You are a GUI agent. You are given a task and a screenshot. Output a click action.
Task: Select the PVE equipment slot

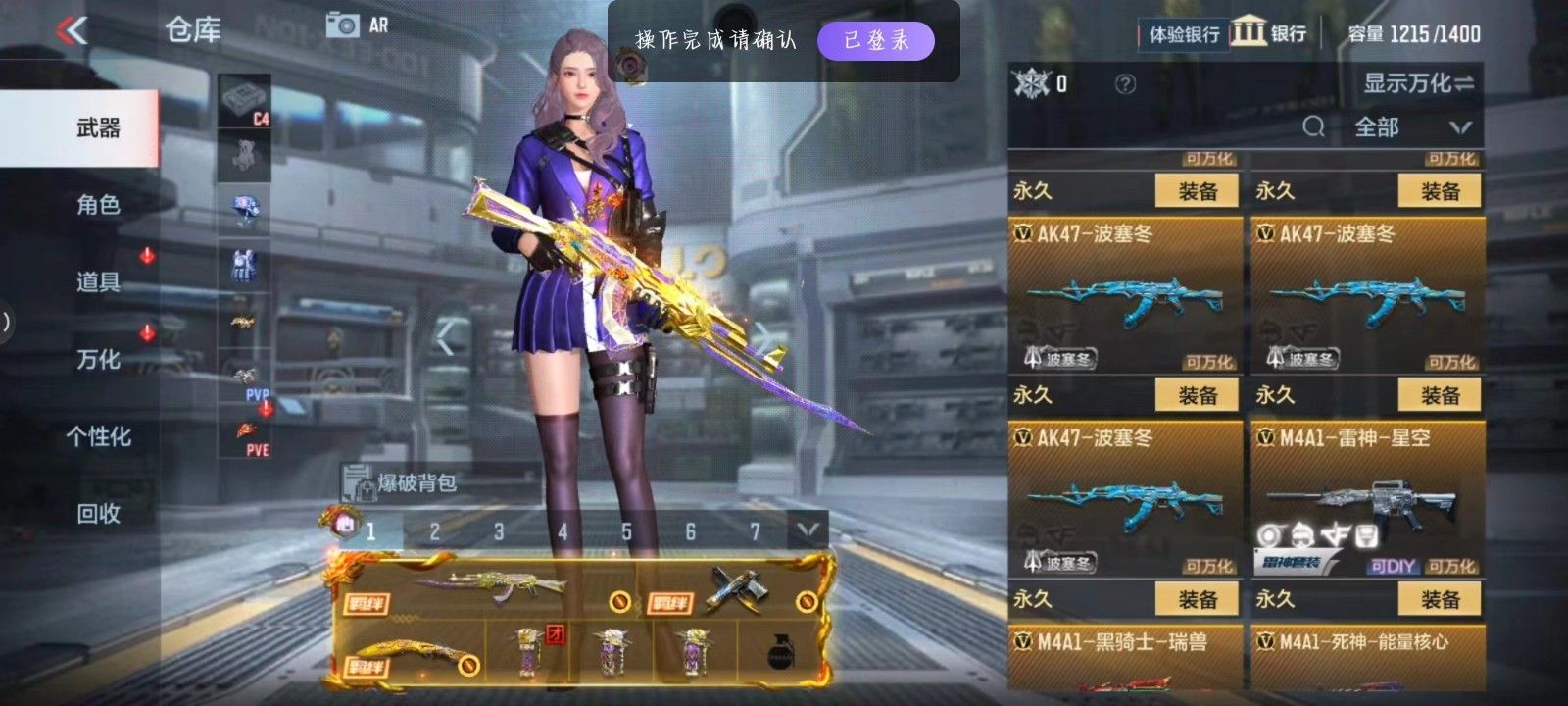[248, 437]
